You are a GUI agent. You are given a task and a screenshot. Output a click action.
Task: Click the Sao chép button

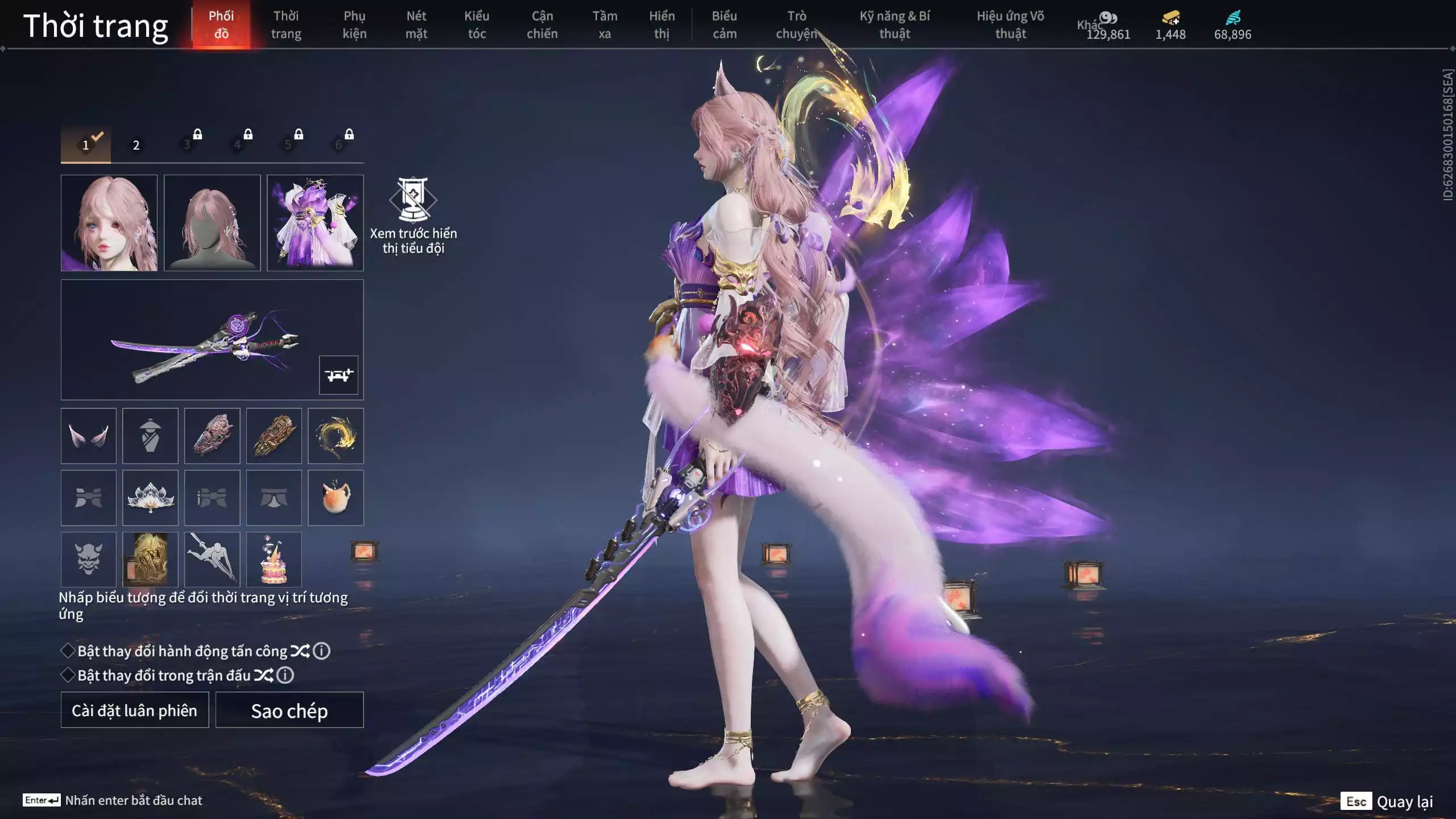pyautogui.click(x=289, y=710)
